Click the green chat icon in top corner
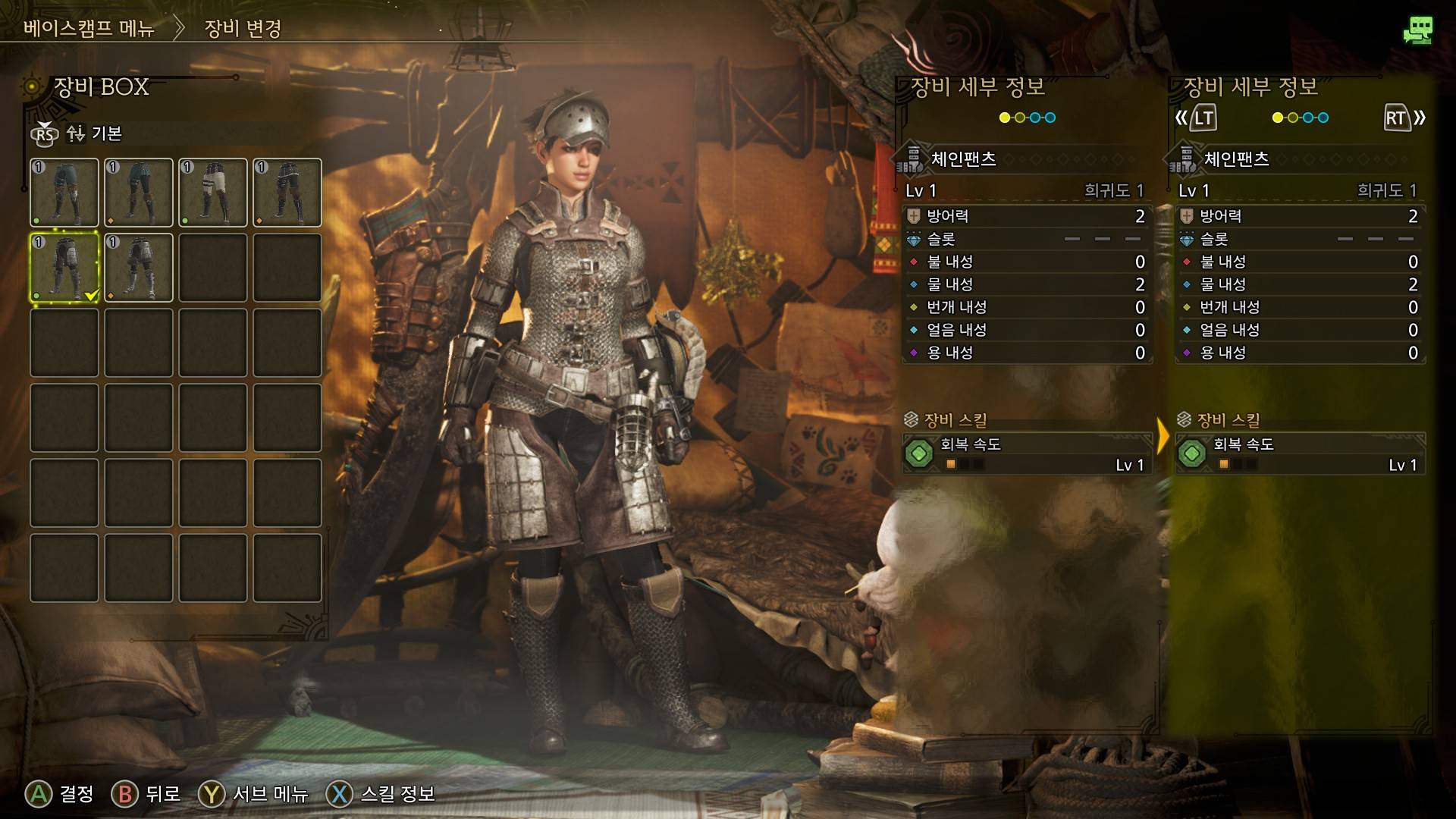This screenshot has height=819, width=1456. 1417,30
